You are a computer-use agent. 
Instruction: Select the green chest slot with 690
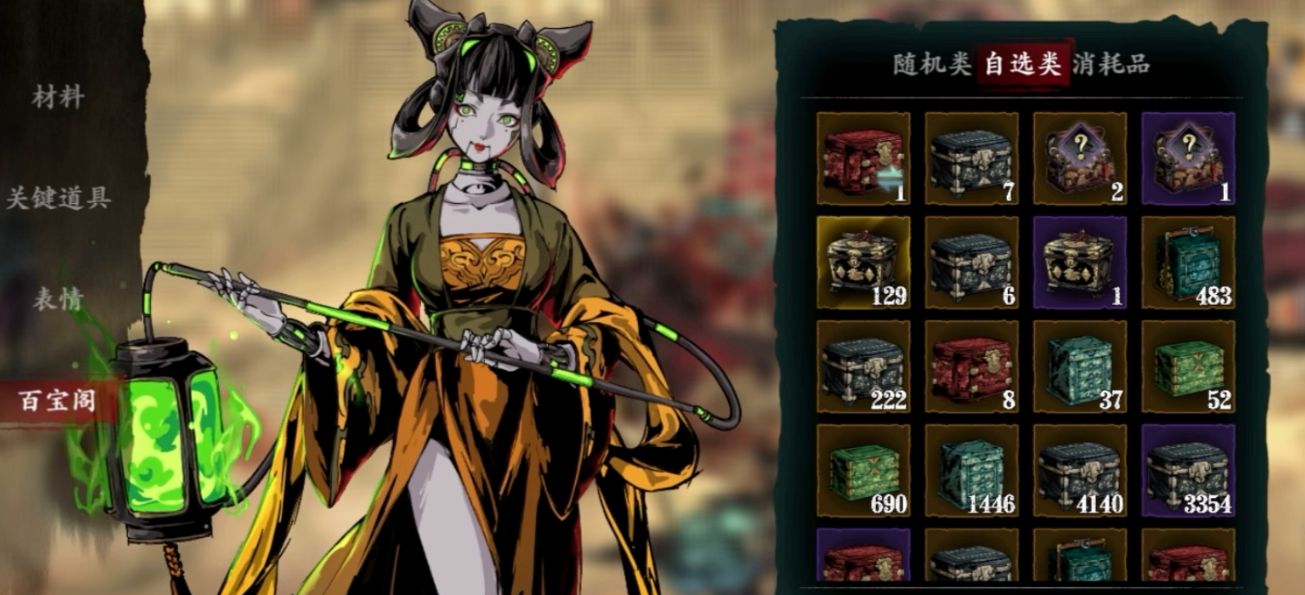(863, 471)
